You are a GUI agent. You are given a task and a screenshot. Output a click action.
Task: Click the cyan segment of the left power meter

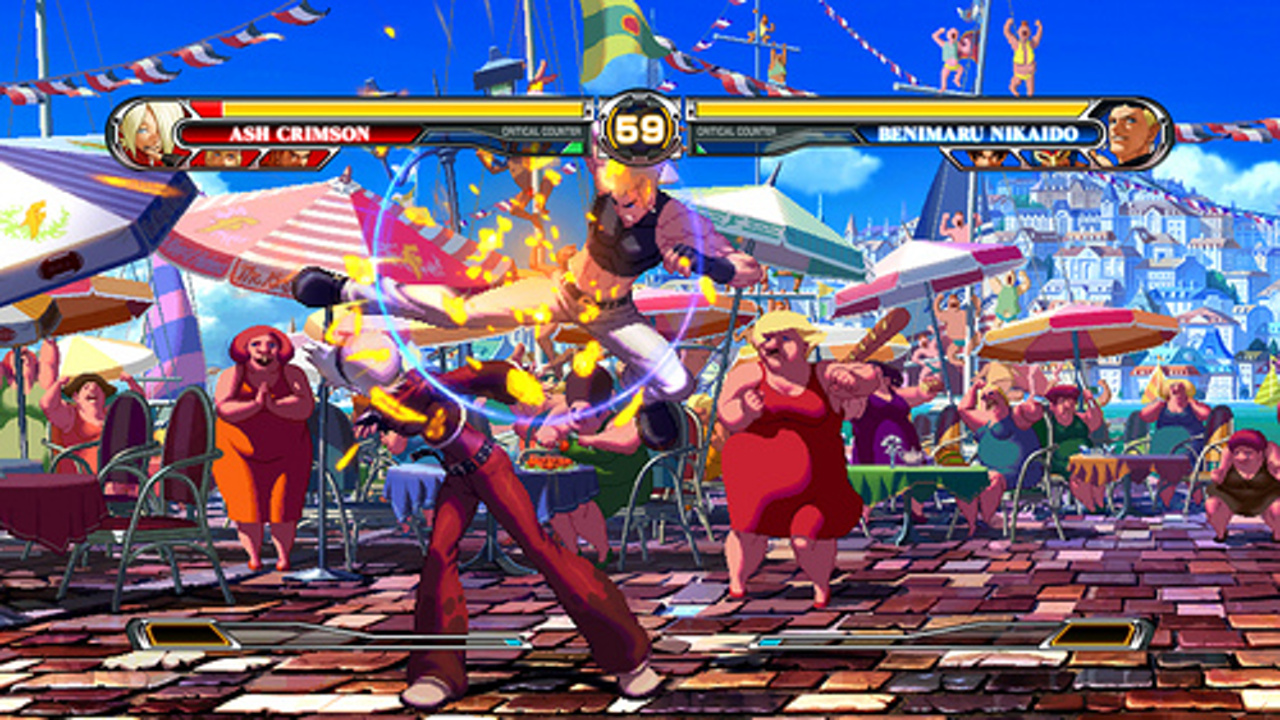click(514, 641)
